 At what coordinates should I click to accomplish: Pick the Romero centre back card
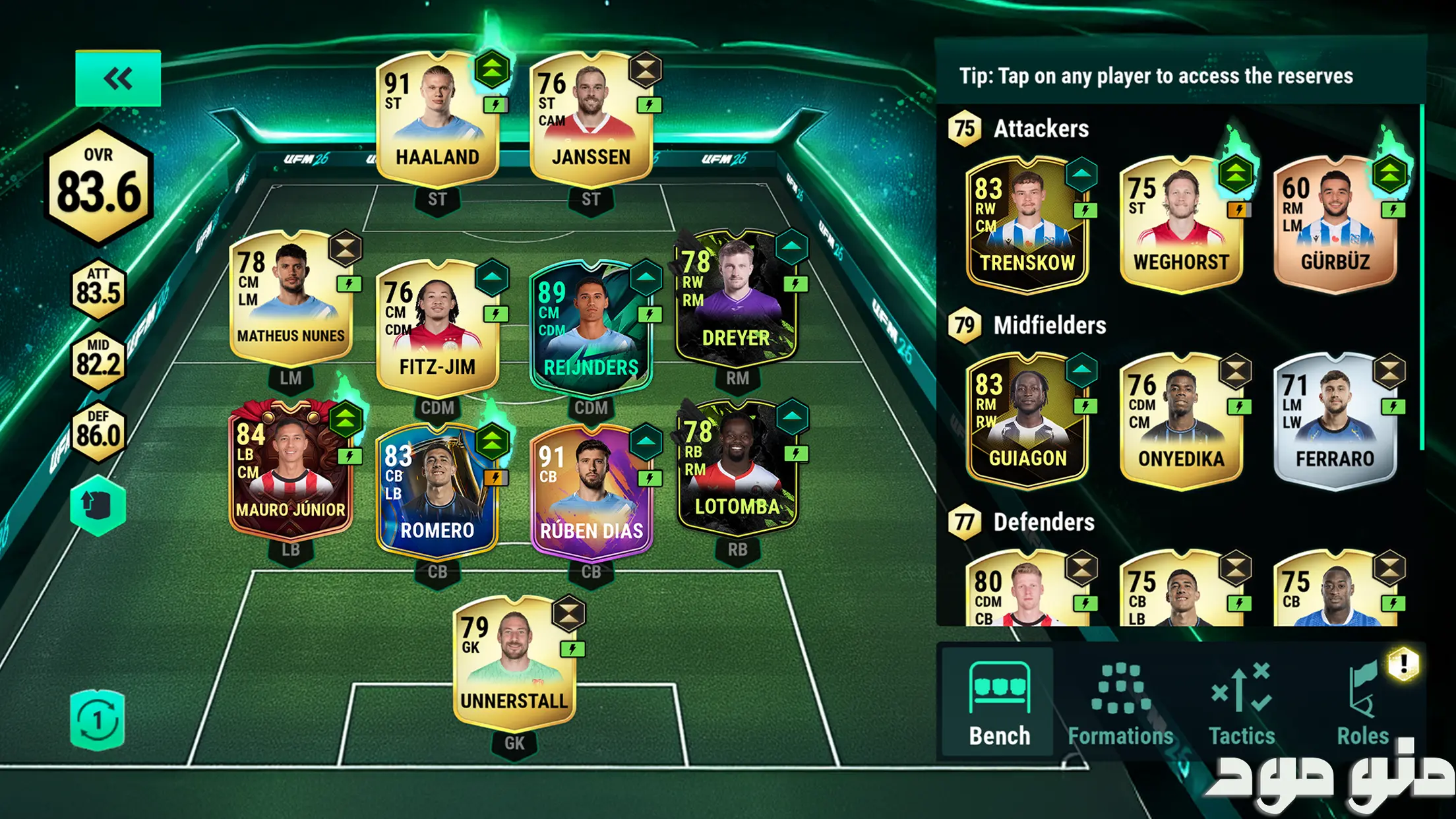click(x=437, y=491)
